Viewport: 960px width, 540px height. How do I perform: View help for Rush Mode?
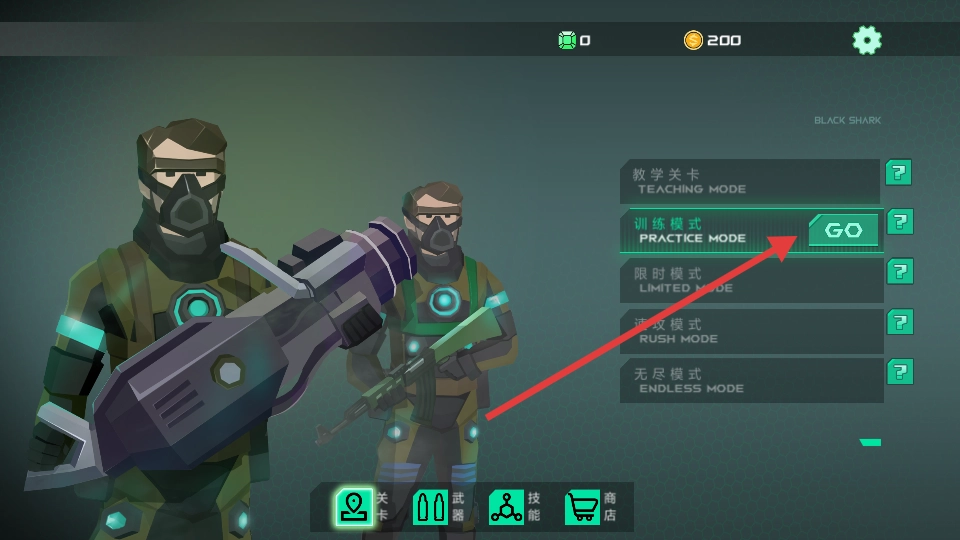tap(900, 322)
